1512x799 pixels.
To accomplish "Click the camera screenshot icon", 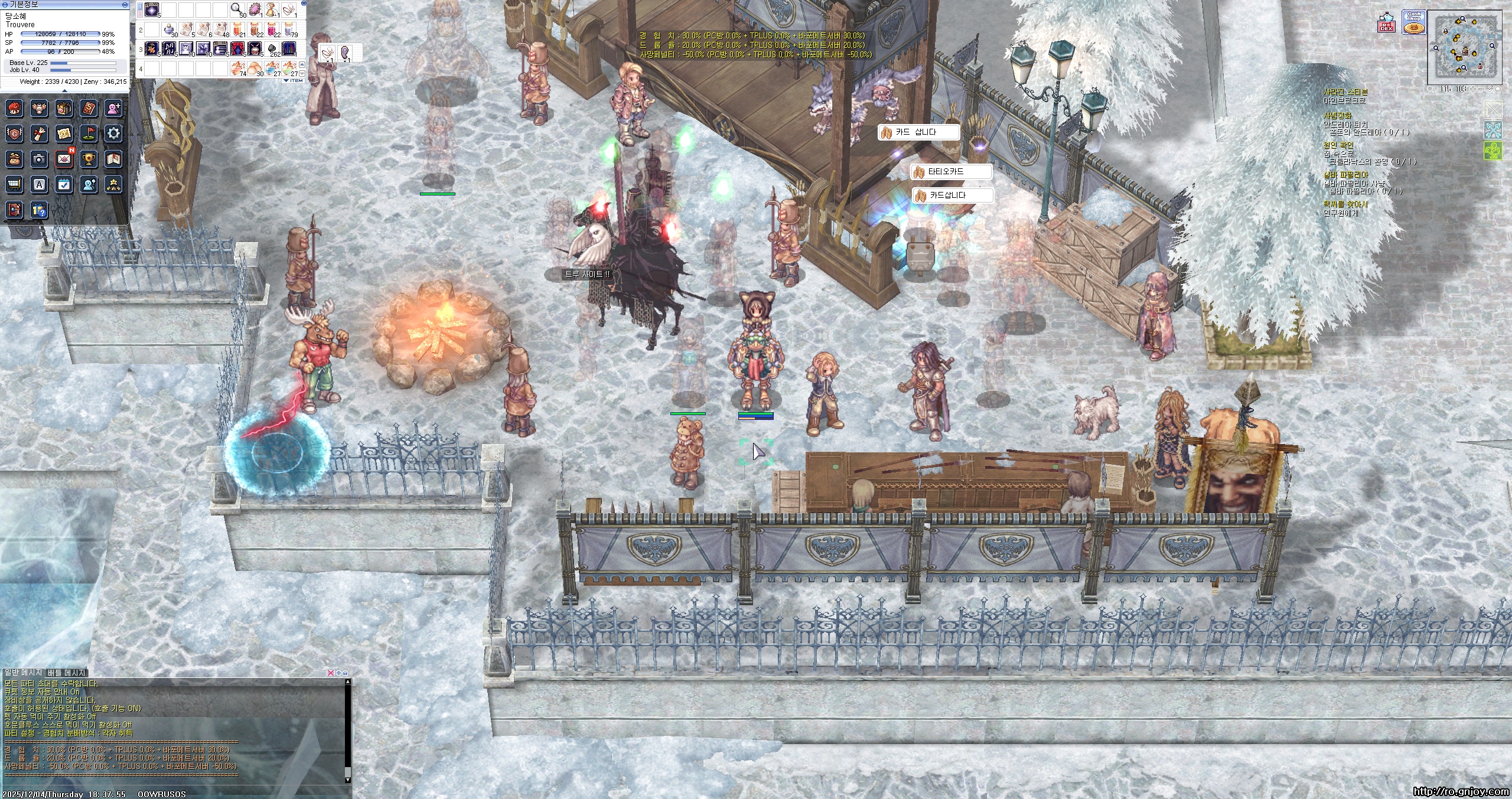I will 39,159.
